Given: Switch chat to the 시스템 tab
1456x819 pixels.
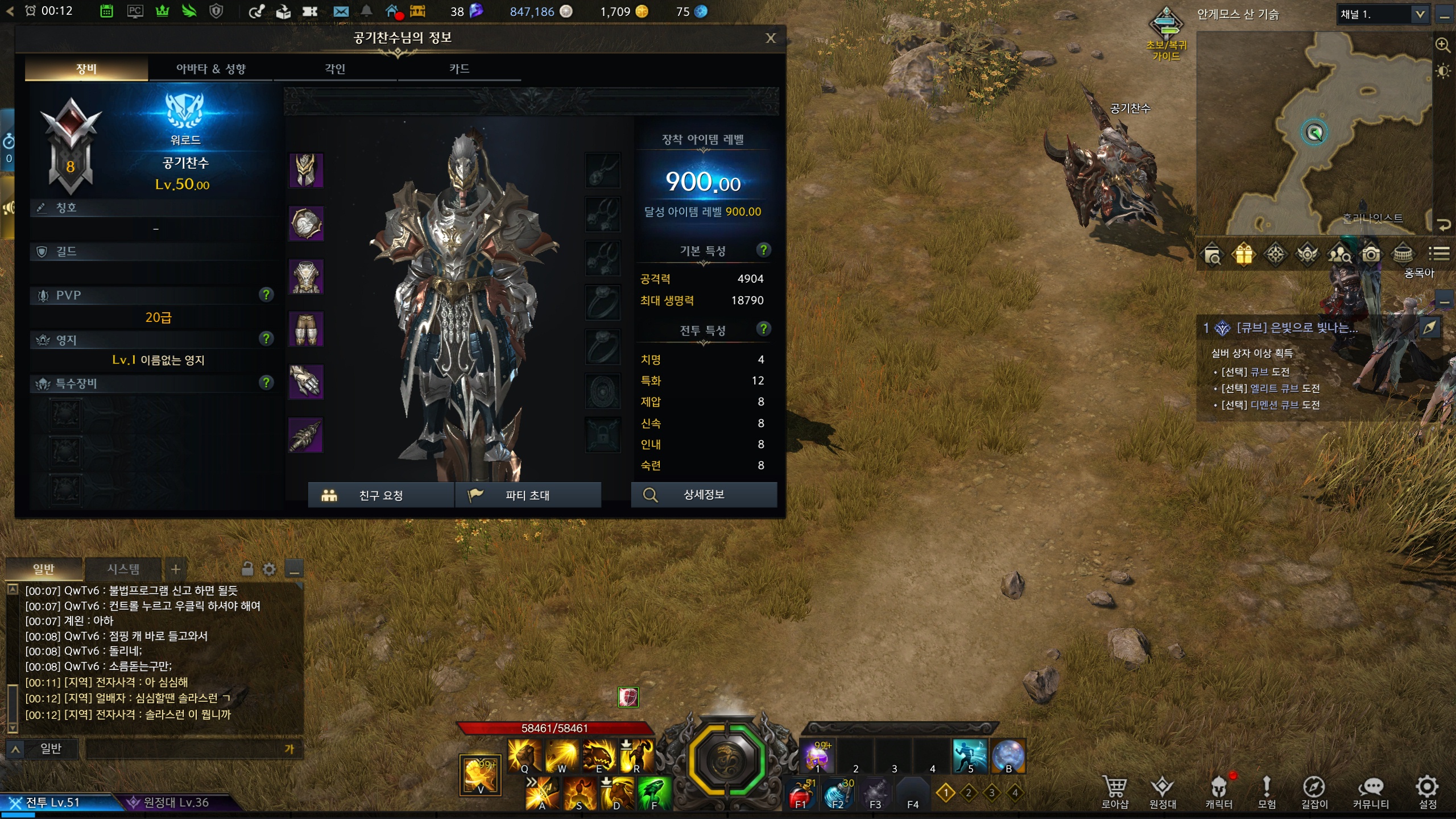Looking at the screenshot, I should pyautogui.click(x=123, y=569).
